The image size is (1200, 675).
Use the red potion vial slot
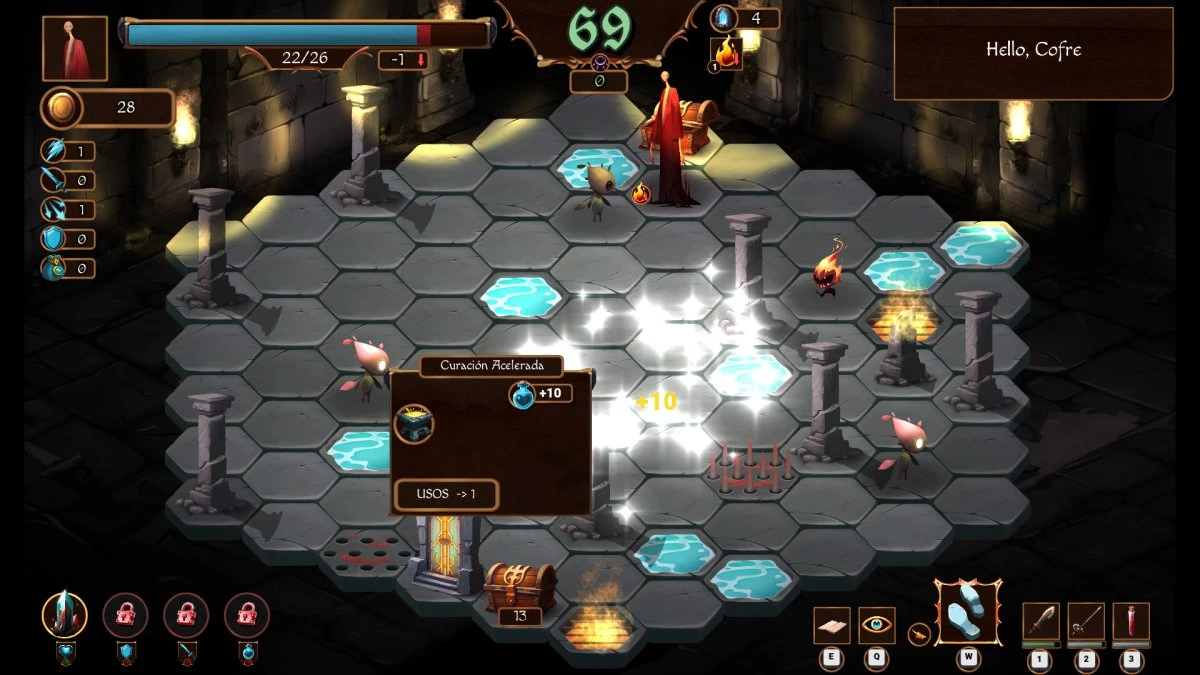point(1131,621)
